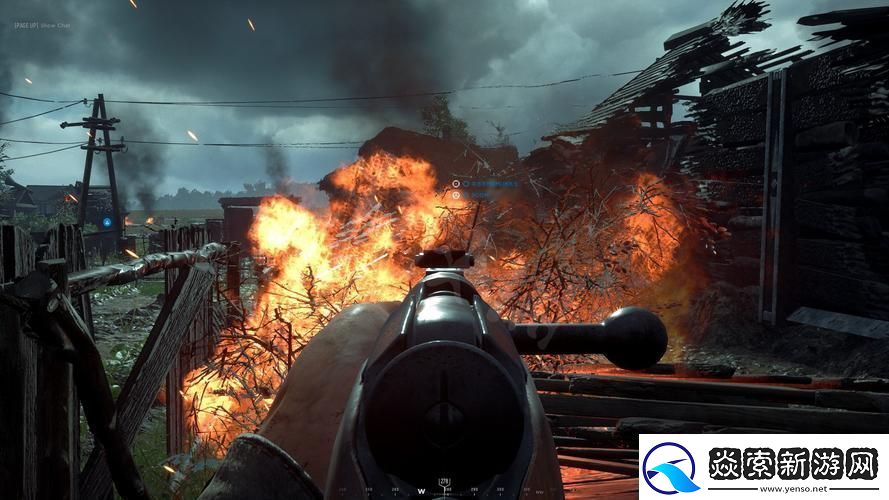Click the blue objective marker icon
The image size is (889, 500).
(106, 220)
